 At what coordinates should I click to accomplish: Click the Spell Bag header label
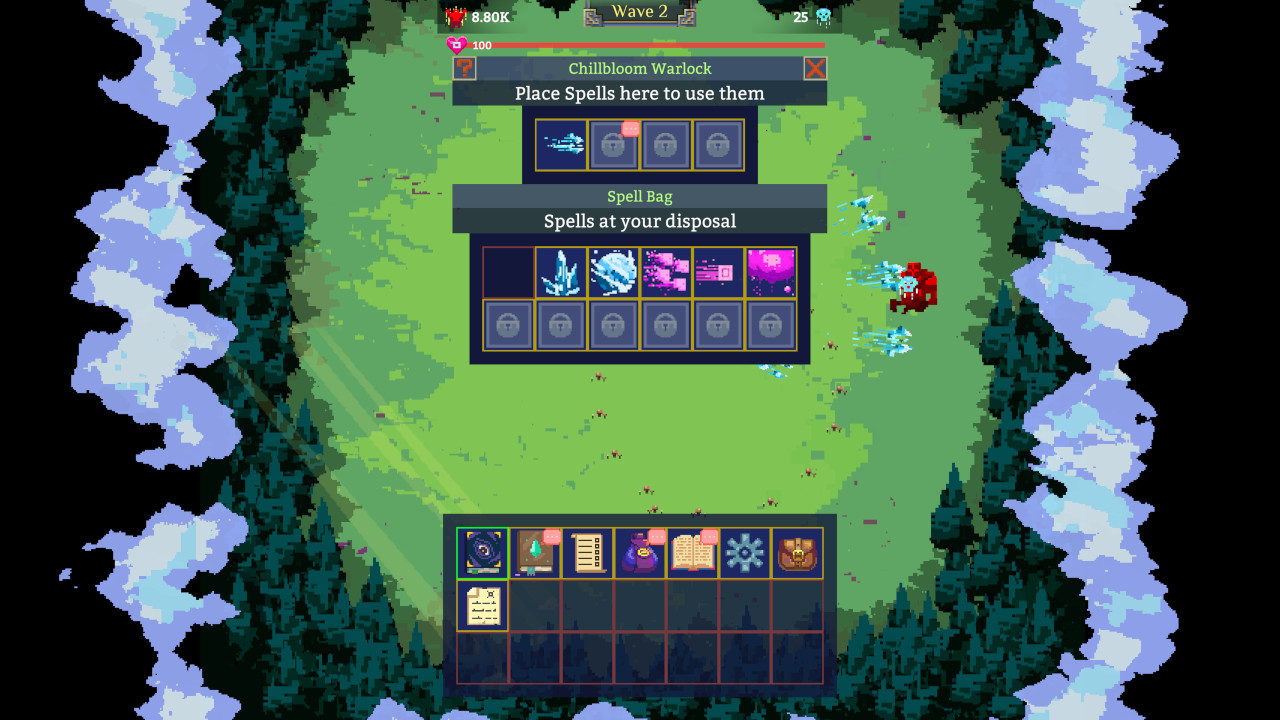pyautogui.click(x=640, y=196)
